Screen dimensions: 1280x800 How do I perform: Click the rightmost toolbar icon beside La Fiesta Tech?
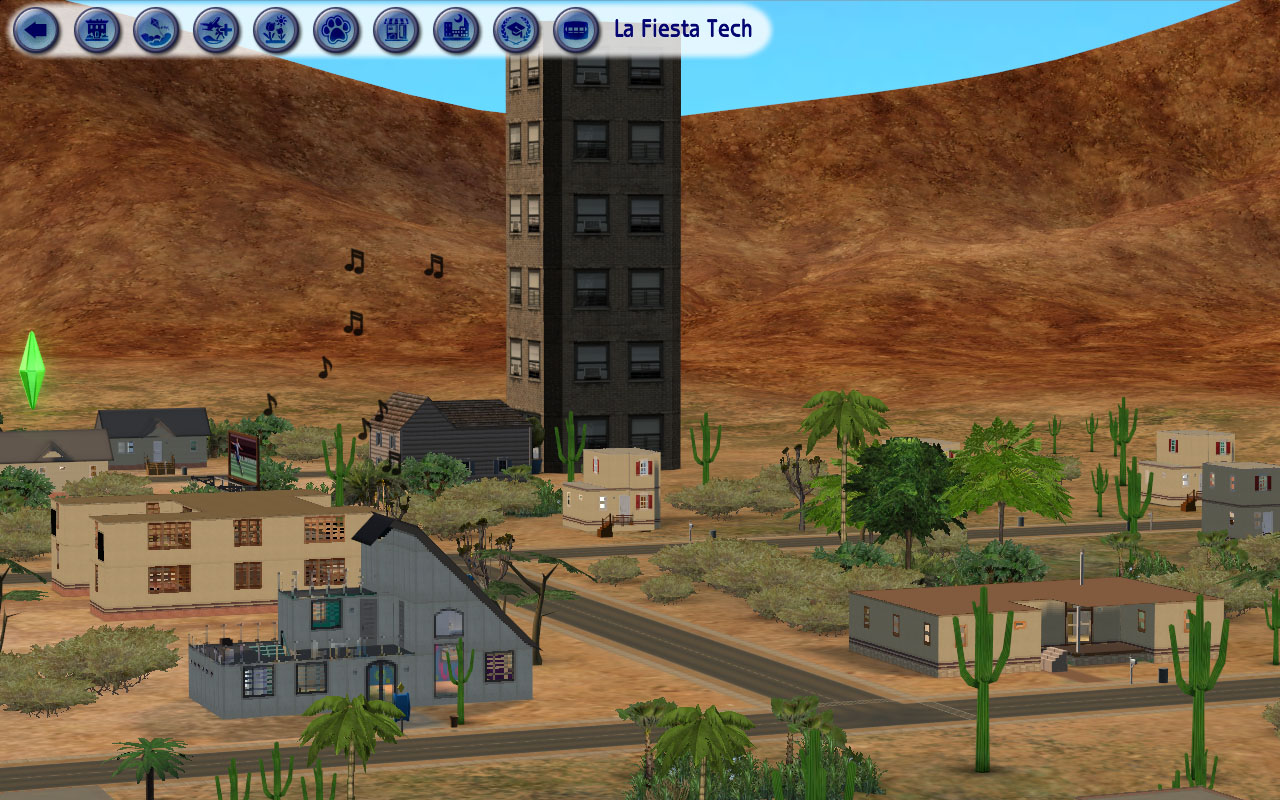tap(577, 30)
